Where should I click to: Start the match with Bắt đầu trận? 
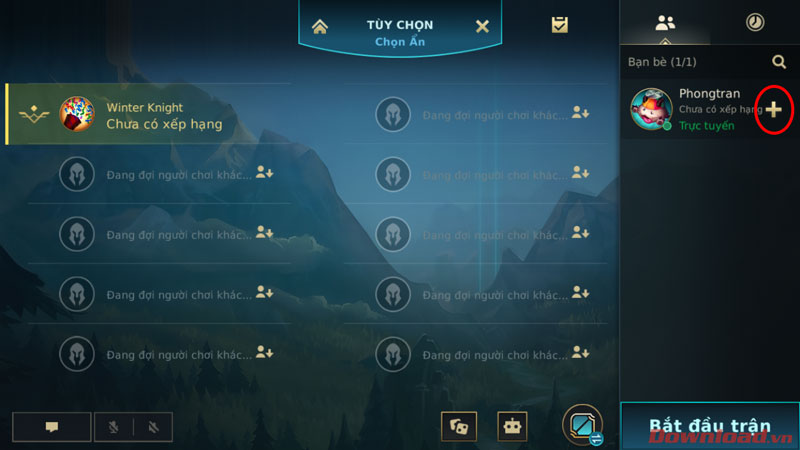(x=709, y=425)
